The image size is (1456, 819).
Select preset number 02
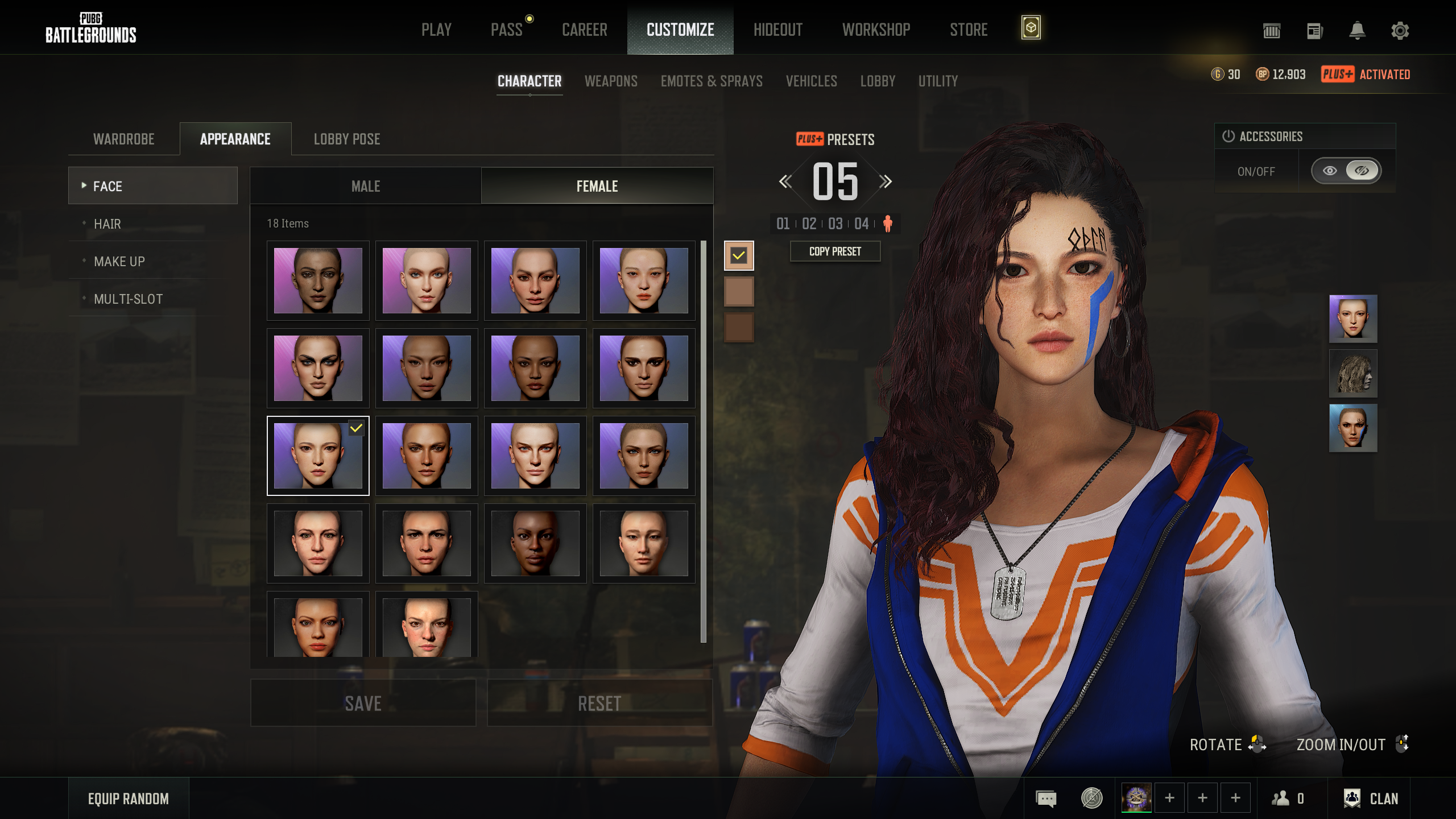point(809,224)
